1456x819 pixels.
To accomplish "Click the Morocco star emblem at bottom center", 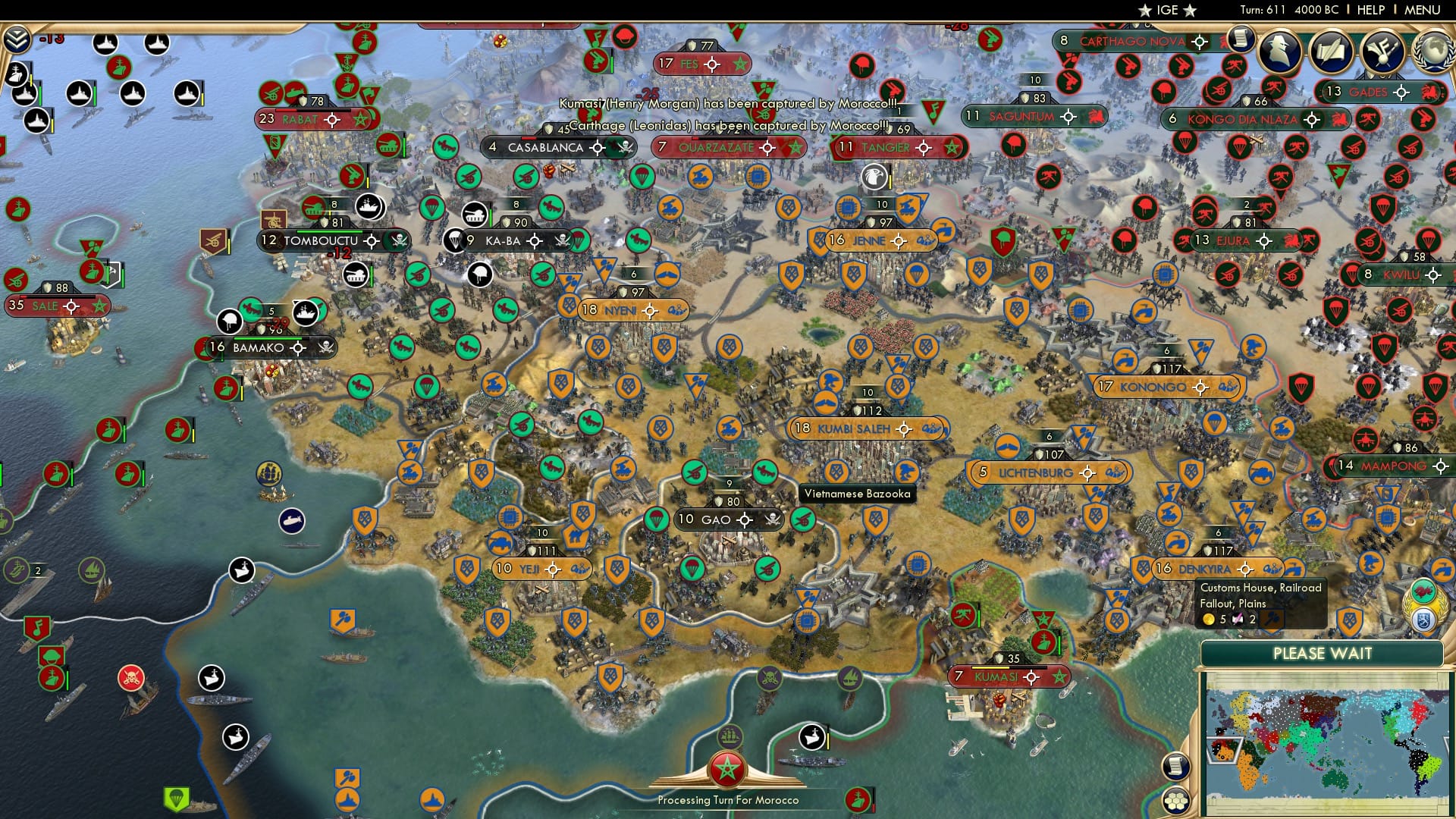I will click(727, 767).
